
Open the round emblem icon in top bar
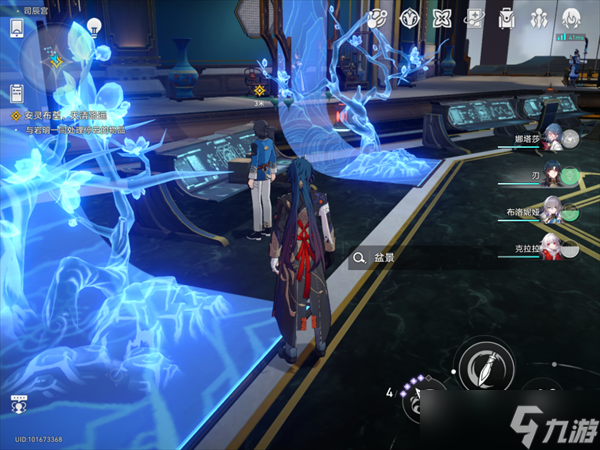click(x=409, y=18)
